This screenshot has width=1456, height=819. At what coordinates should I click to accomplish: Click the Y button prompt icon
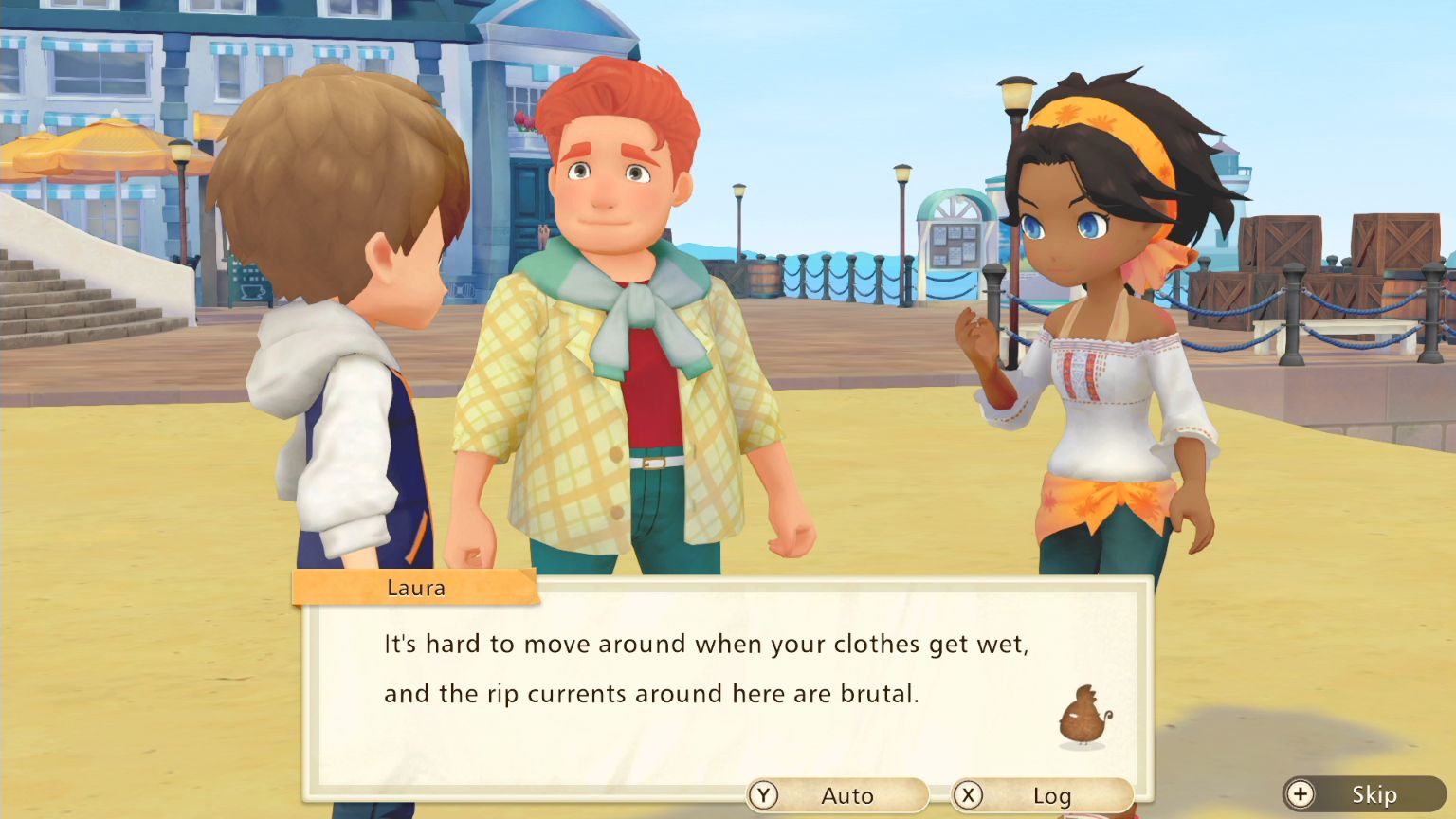pyautogui.click(x=764, y=796)
